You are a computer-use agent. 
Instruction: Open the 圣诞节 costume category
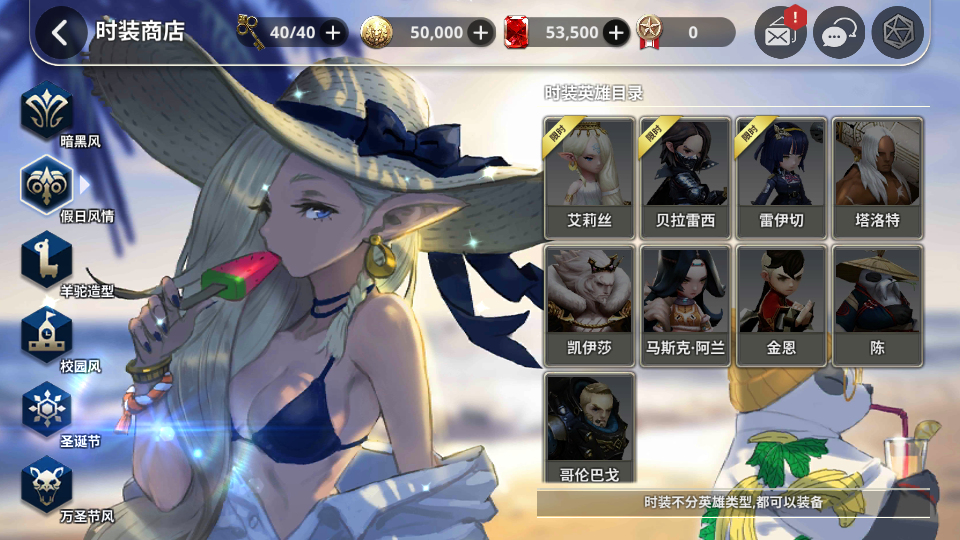(47, 410)
